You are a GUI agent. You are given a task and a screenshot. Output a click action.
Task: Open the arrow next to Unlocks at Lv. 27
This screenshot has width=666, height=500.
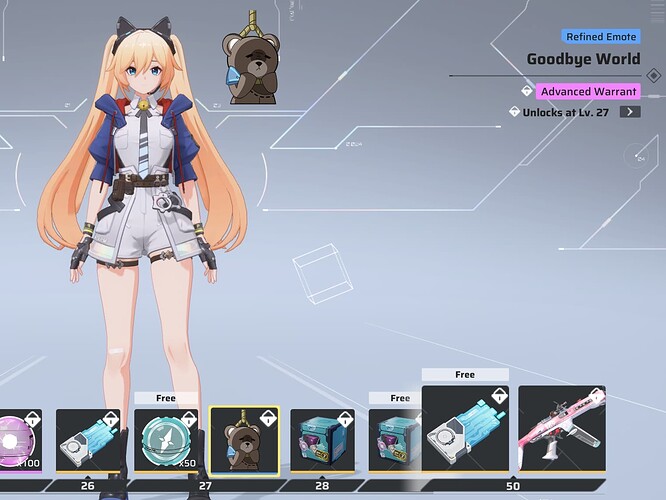coord(629,112)
